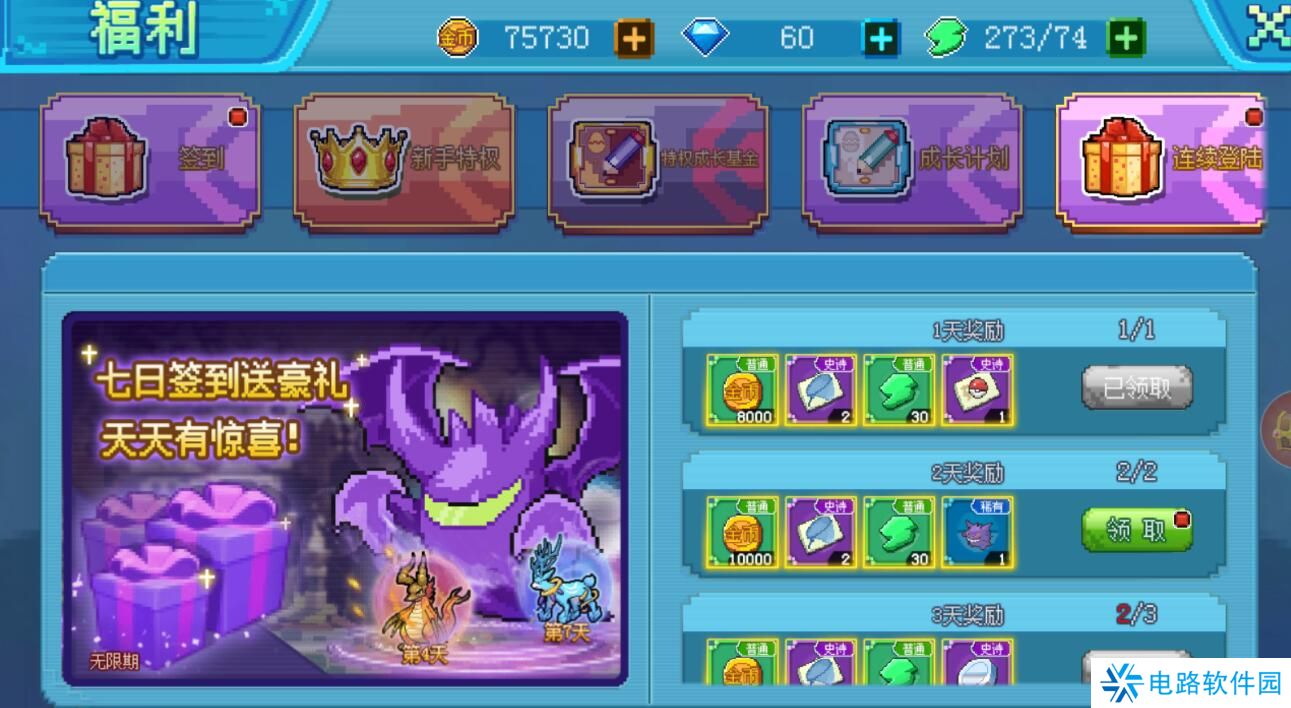Open the 新手特权 crown tab
This screenshot has height=708, width=1291.
click(404, 160)
